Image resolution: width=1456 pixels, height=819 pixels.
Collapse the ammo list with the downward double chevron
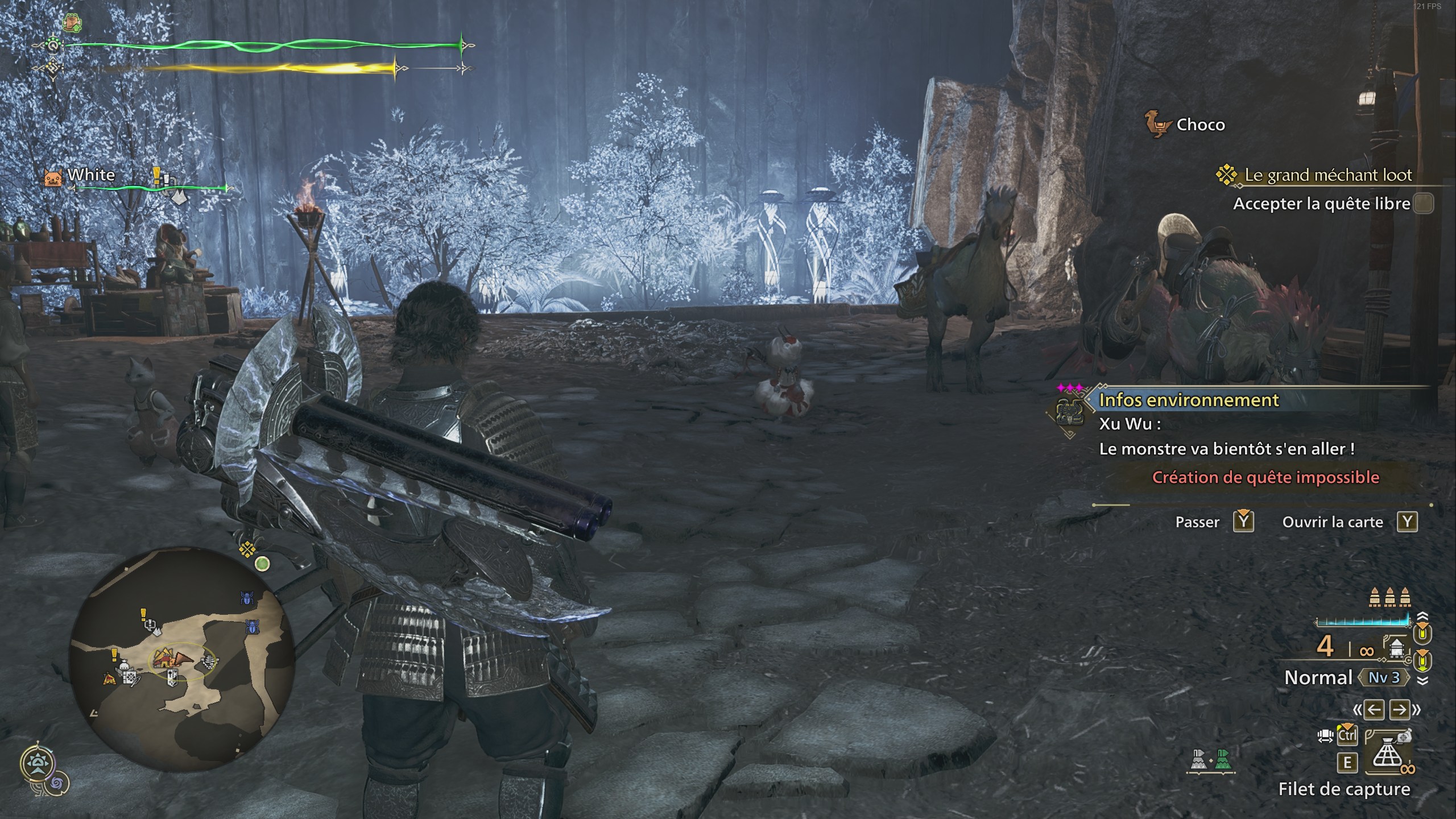1423,680
